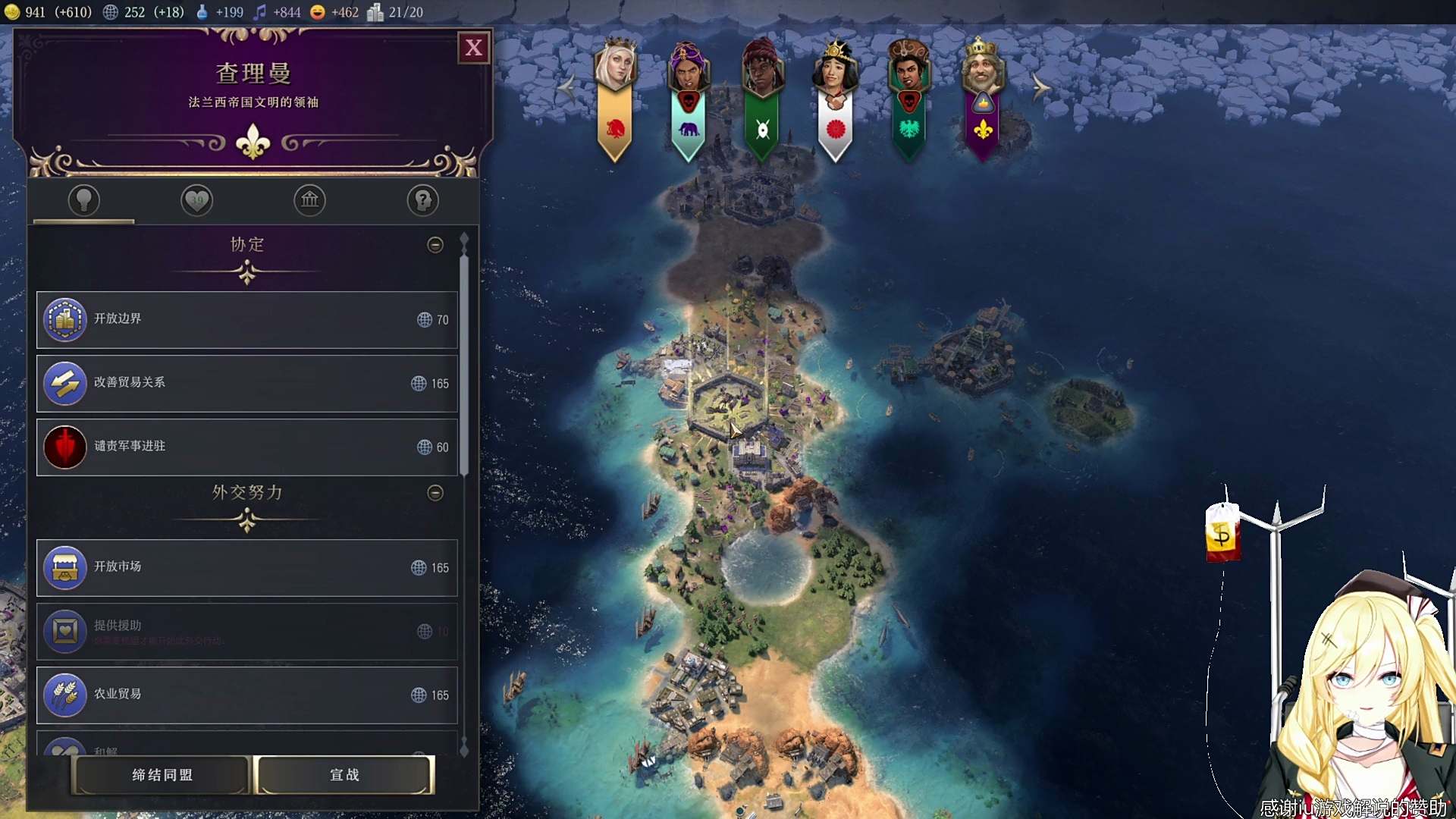This screenshot has height=819, width=1456.
Task: Choose the 改善贸易关系 agreement
Action: (x=246, y=384)
